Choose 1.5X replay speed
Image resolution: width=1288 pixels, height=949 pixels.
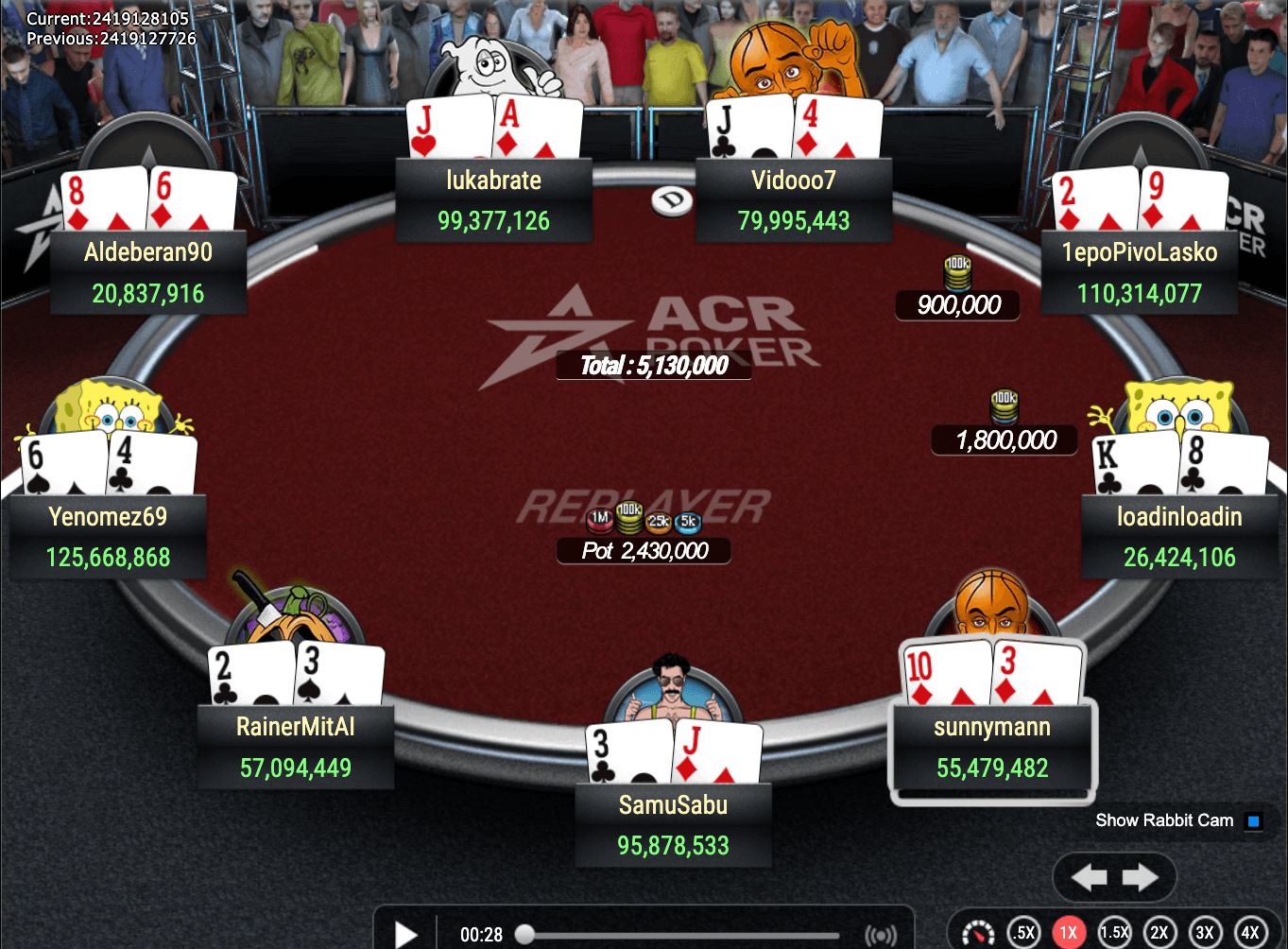point(1114,933)
